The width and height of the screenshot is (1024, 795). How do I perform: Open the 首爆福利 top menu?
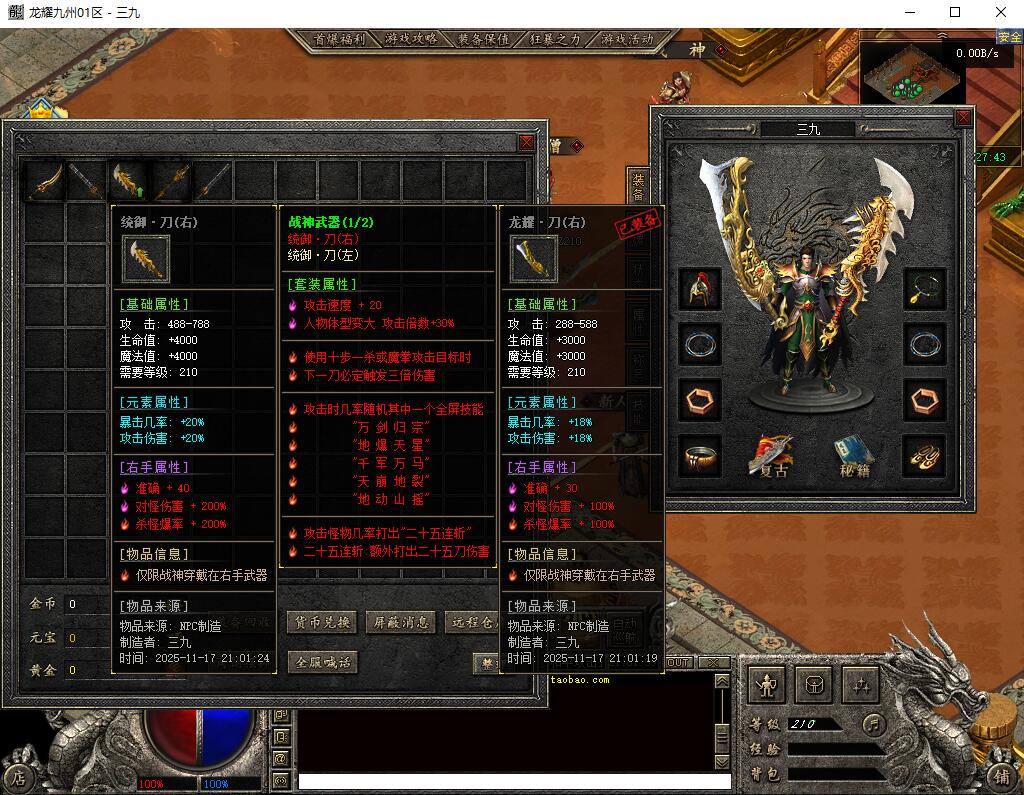pyautogui.click(x=339, y=39)
